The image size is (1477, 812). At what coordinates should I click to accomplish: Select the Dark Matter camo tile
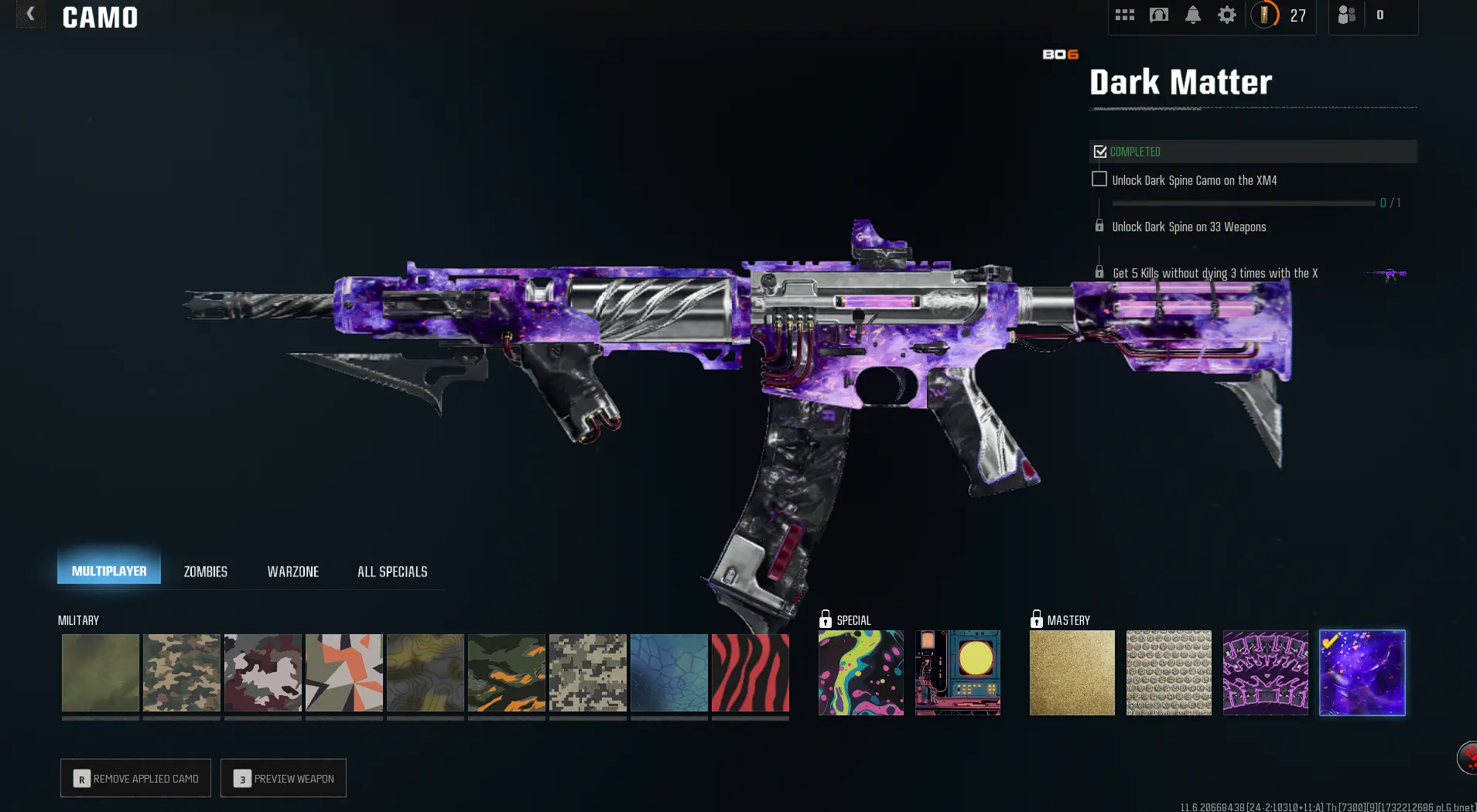click(x=1362, y=673)
